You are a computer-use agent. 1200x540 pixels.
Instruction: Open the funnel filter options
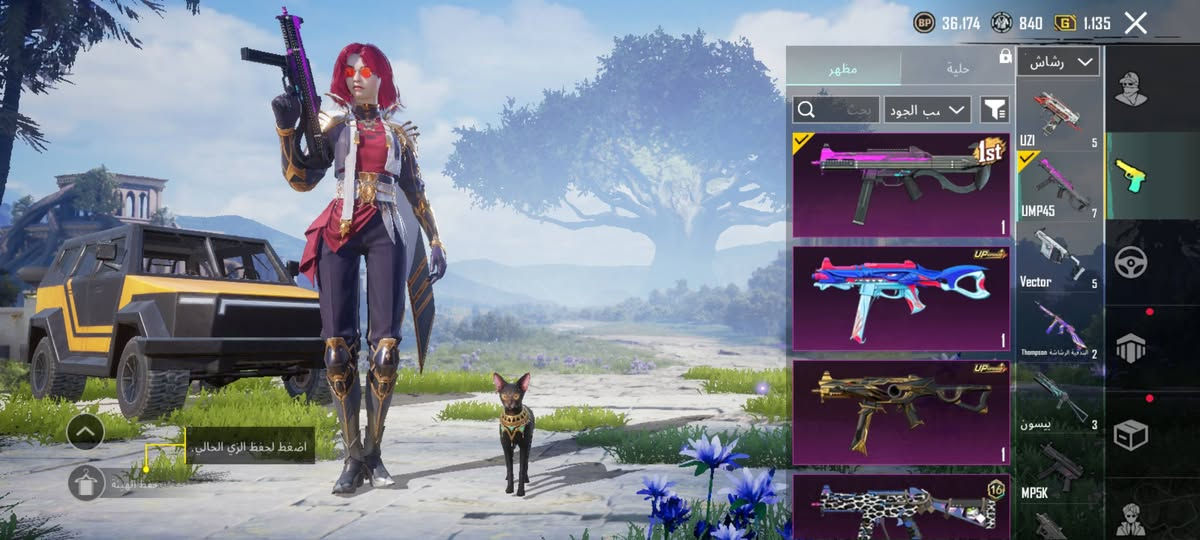point(994,109)
